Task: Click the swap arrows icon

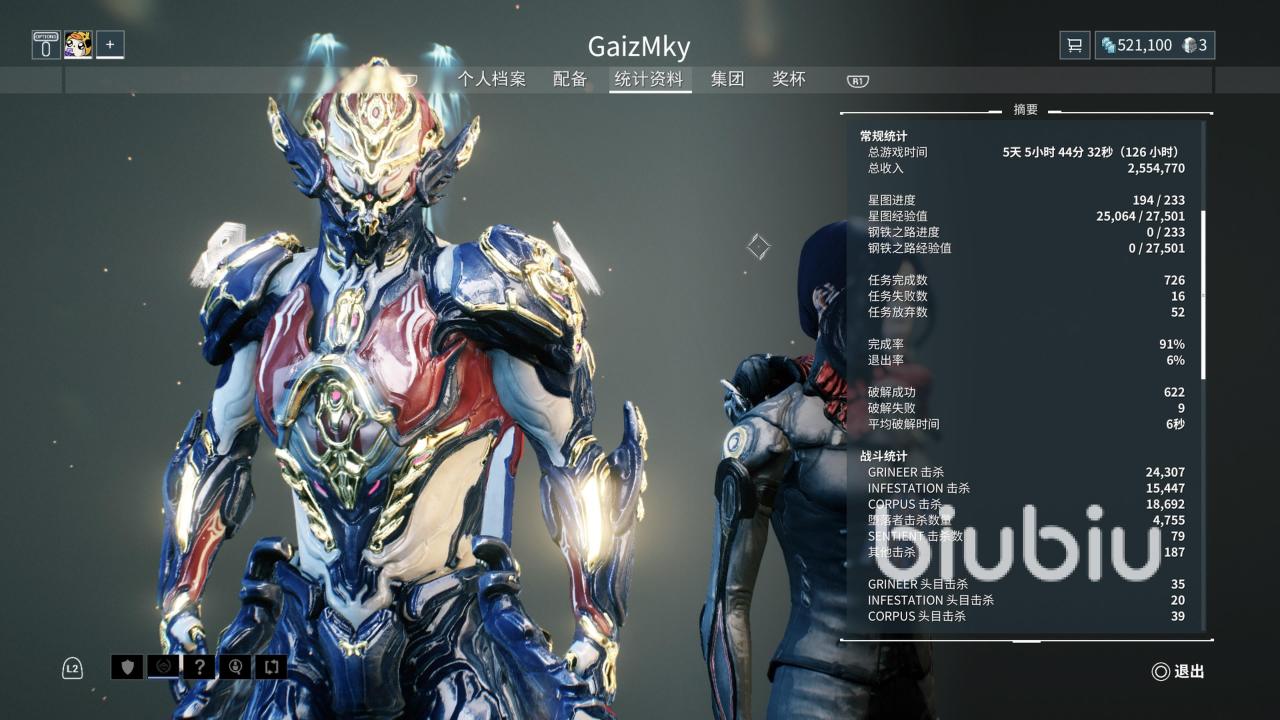Action: coord(271,667)
